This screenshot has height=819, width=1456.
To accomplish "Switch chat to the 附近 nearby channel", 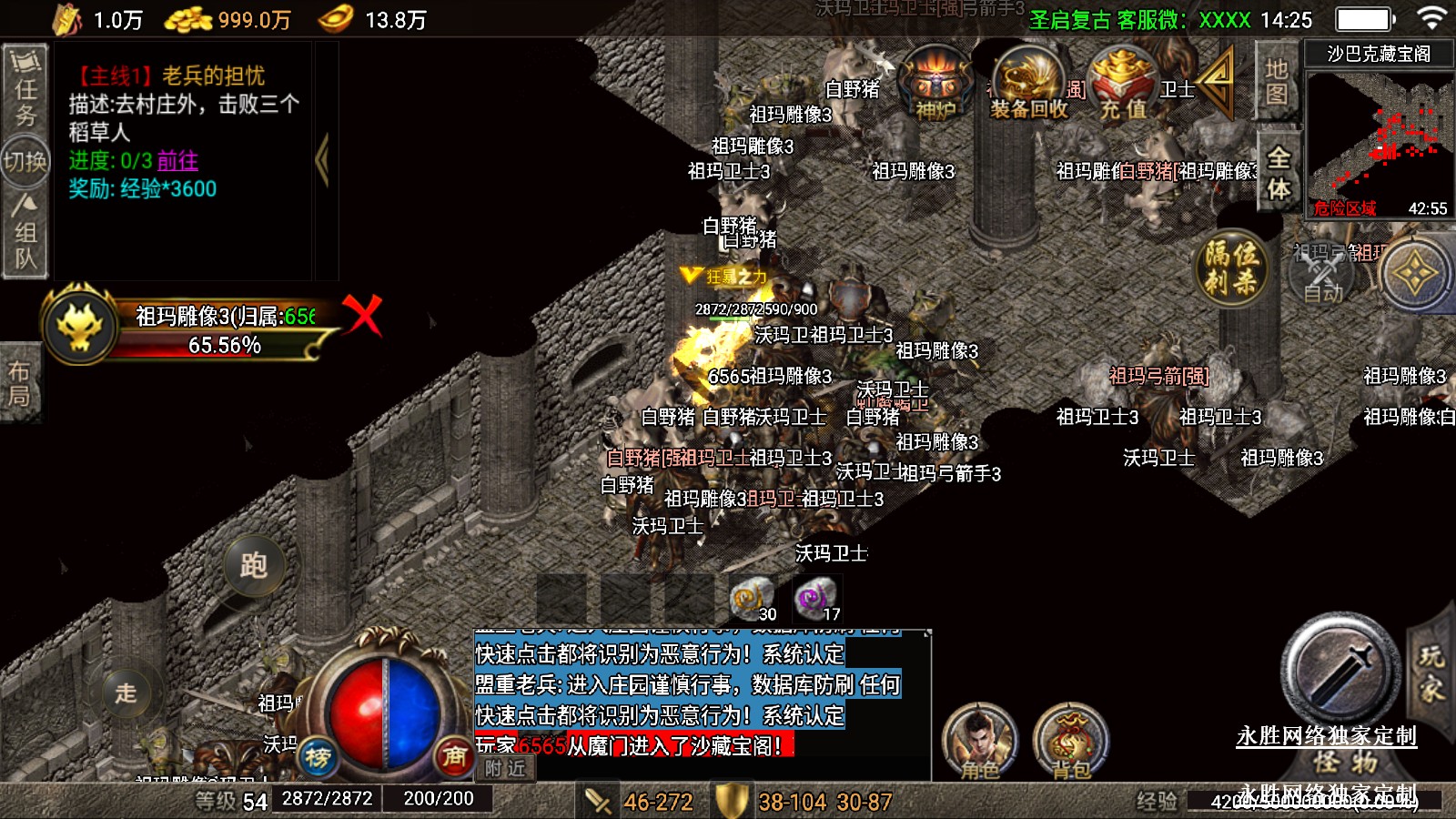I will tap(505, 769).
